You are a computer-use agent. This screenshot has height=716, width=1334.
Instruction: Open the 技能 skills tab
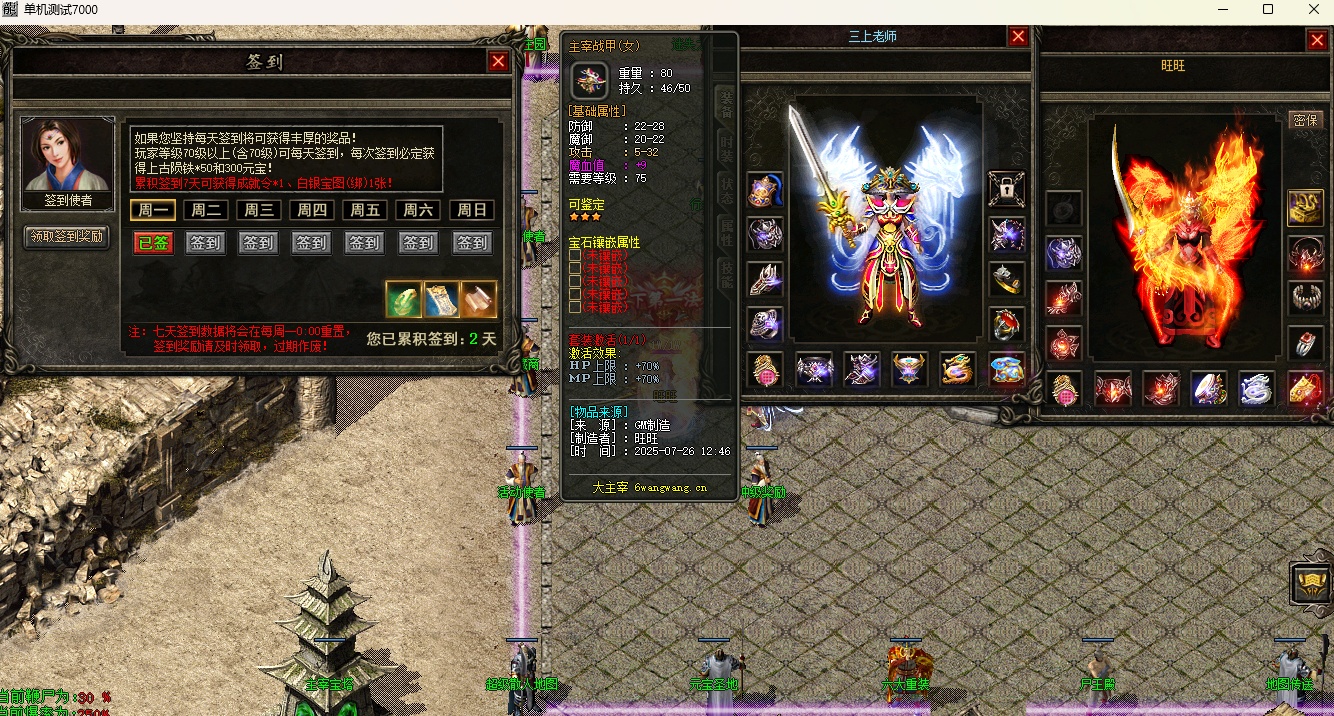click(726, 268)
